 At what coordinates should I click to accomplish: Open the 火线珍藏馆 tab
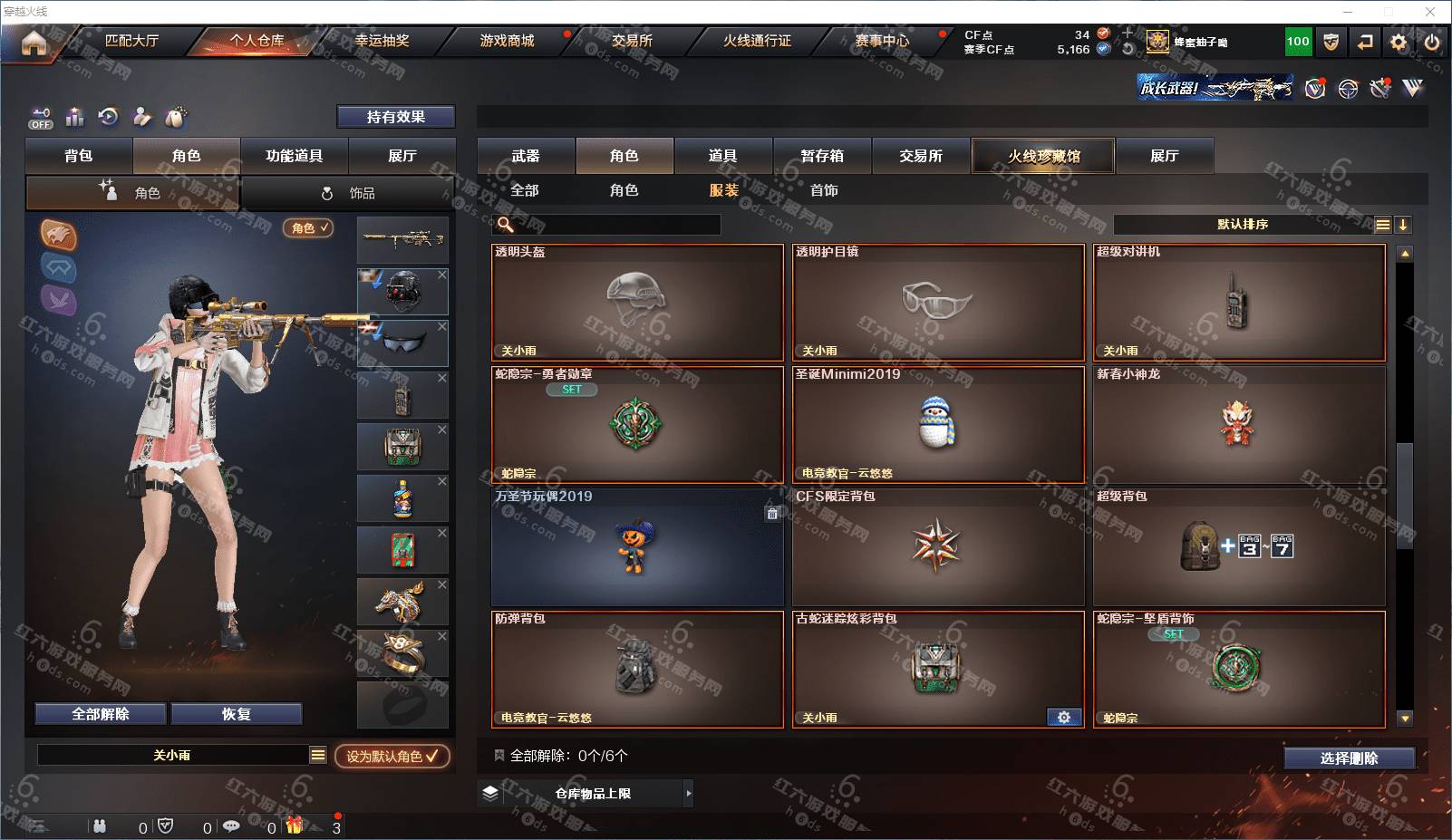pyautogui.click(x=1043, y=156)
